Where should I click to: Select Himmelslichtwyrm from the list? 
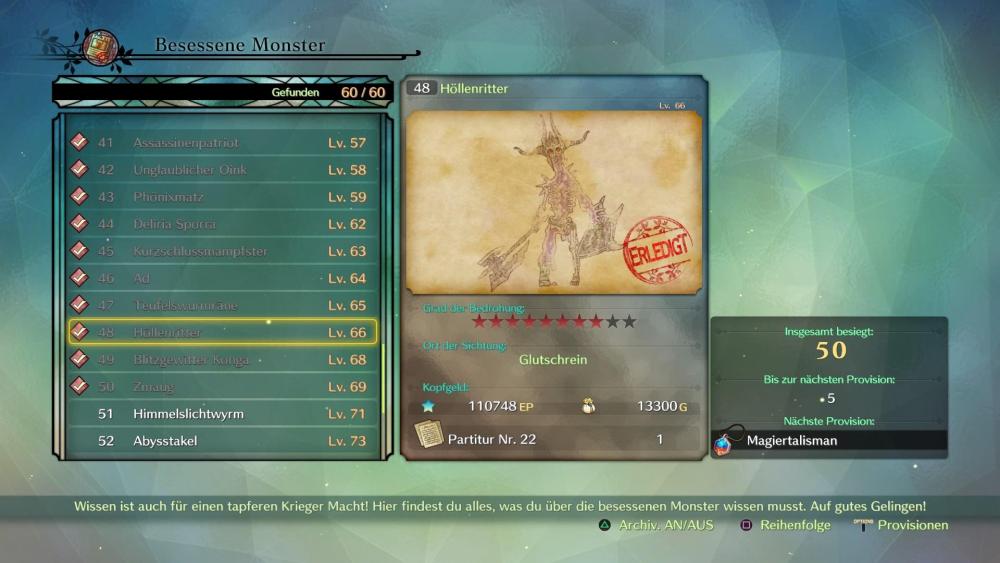pos(222,413)
